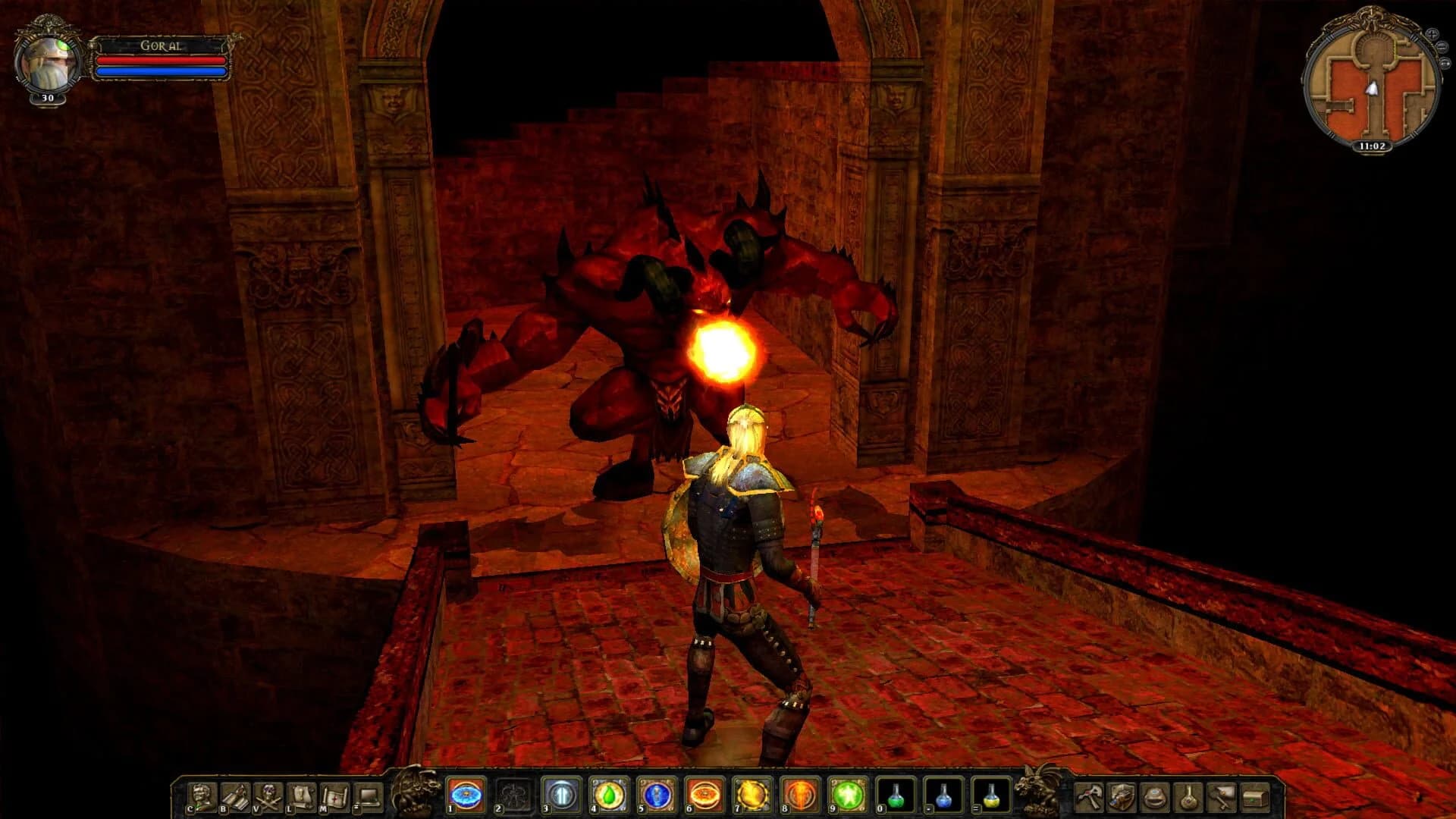Trigger the golden sun skill in slot 7
The image size is (1456, 819).
(x=751, y=796)
